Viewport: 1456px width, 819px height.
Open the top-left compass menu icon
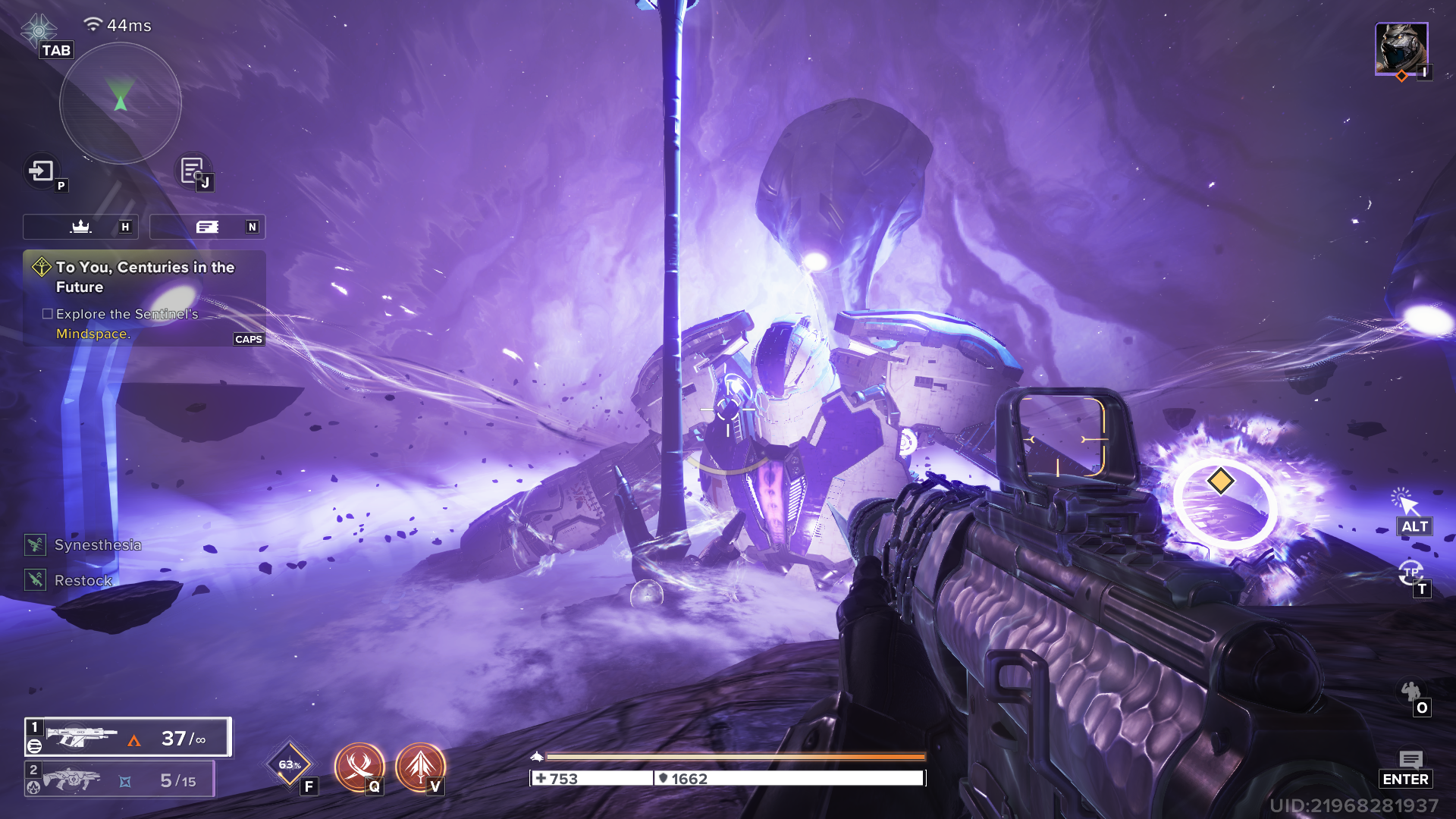click(x=39, y=30)
